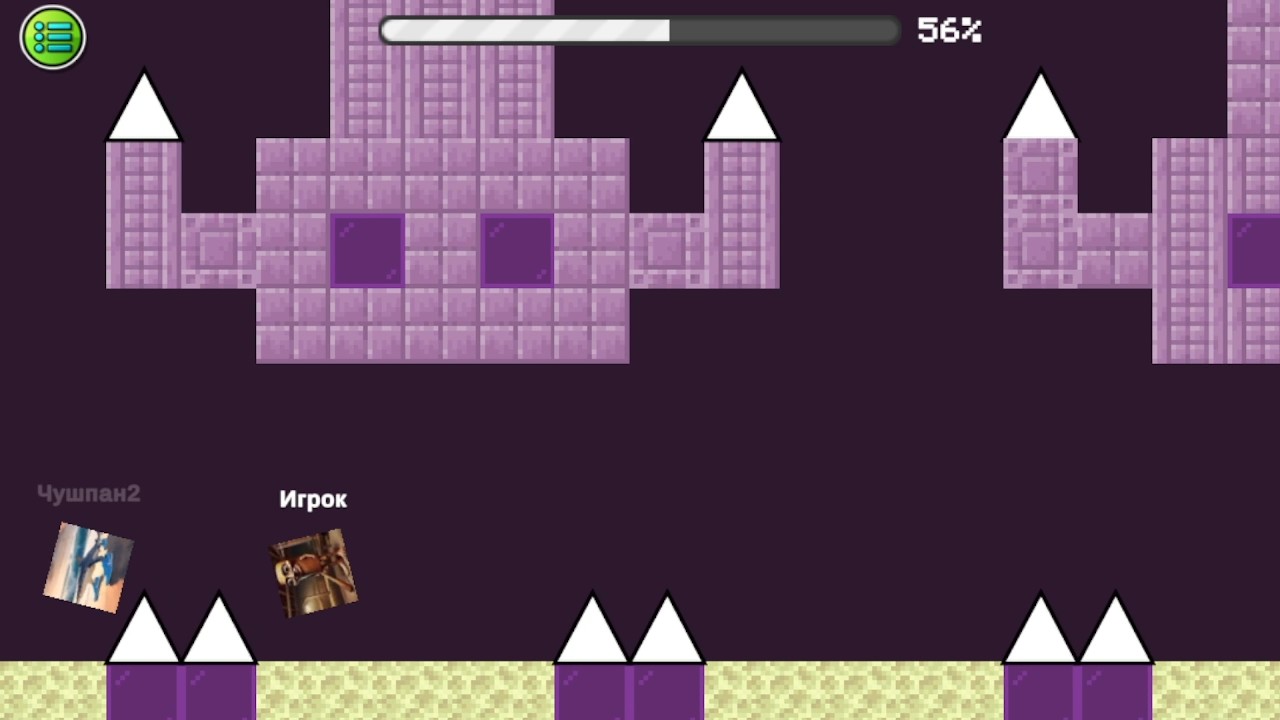
Task: Click the level progress bar
Action: (640, 30)
